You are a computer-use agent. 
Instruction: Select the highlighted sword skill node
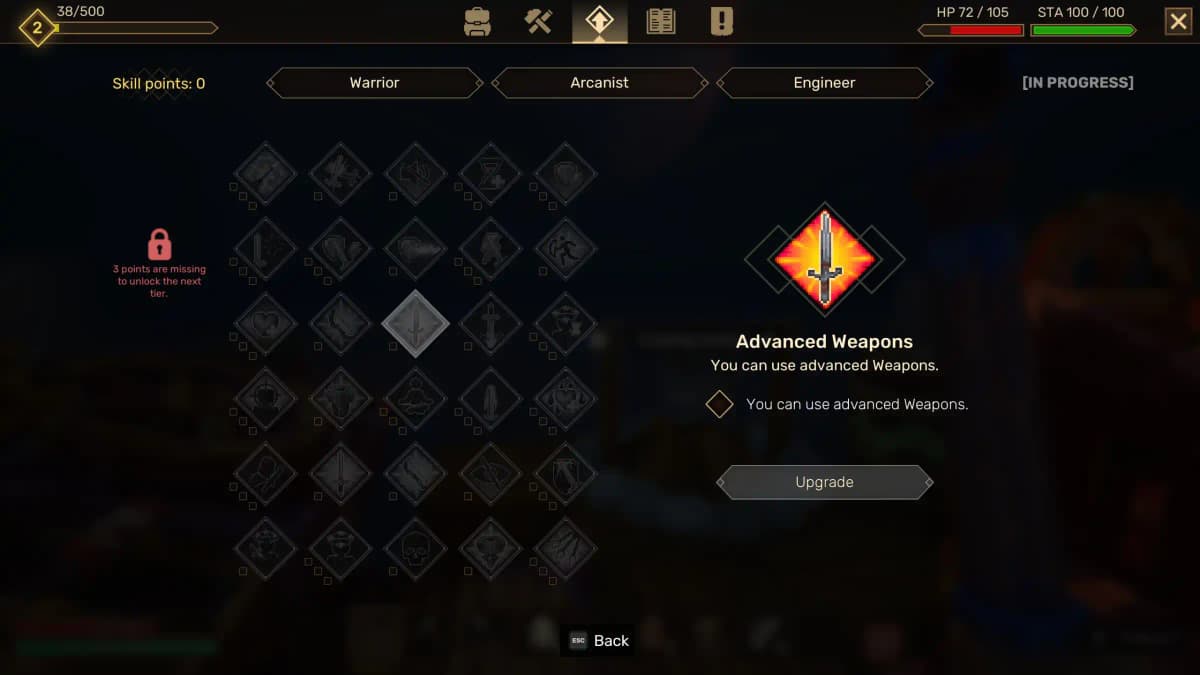click(415, 324)
